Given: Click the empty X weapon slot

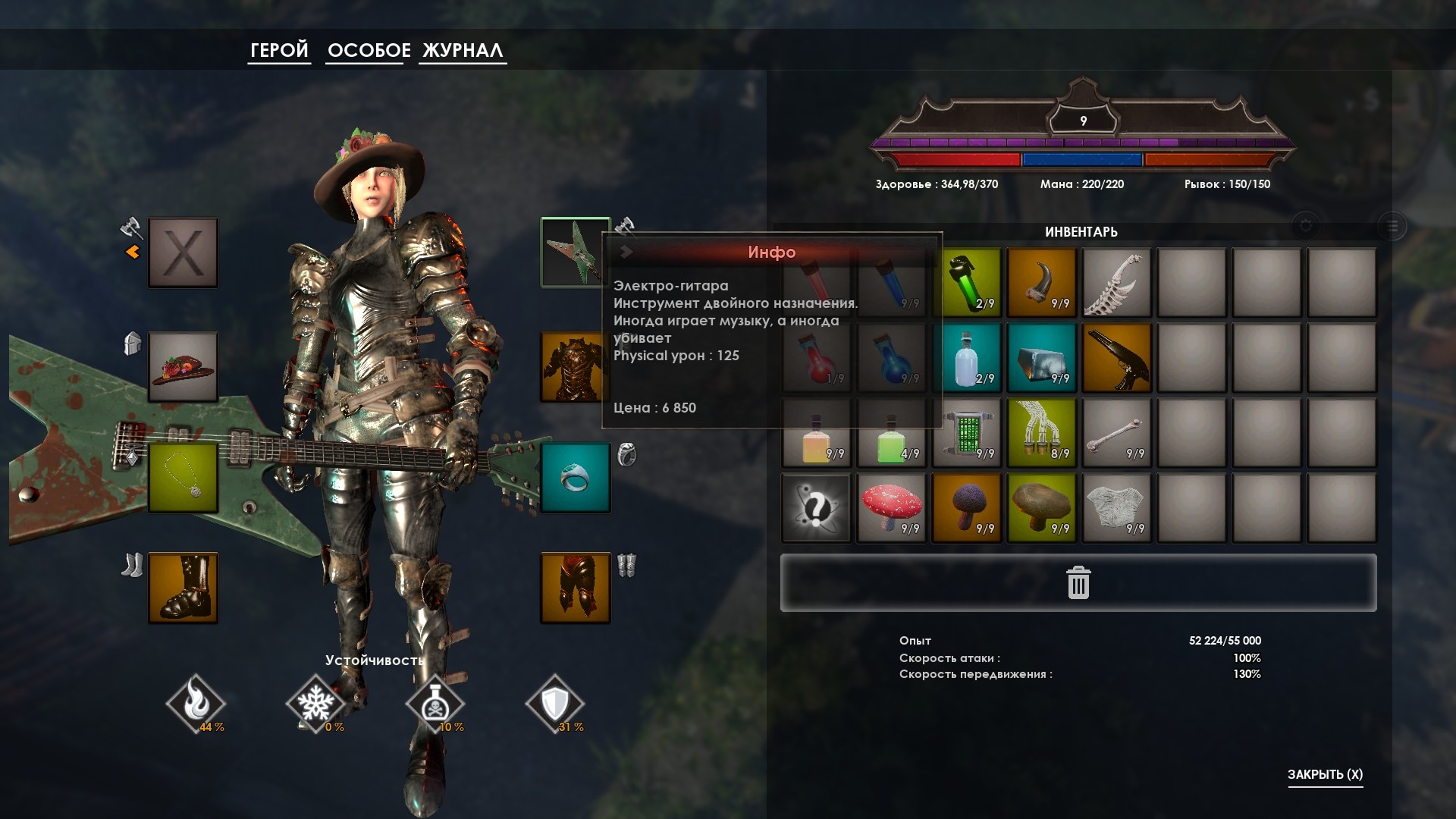Looking at the screenshot, I should (183, 253).
